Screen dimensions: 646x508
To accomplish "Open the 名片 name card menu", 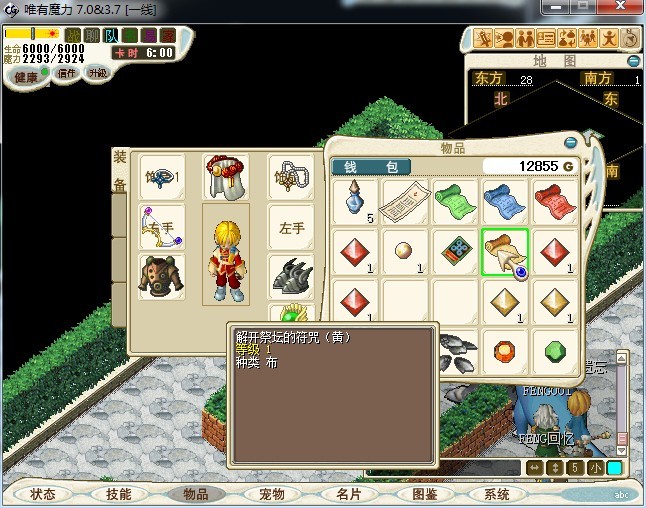I will 347,494.
